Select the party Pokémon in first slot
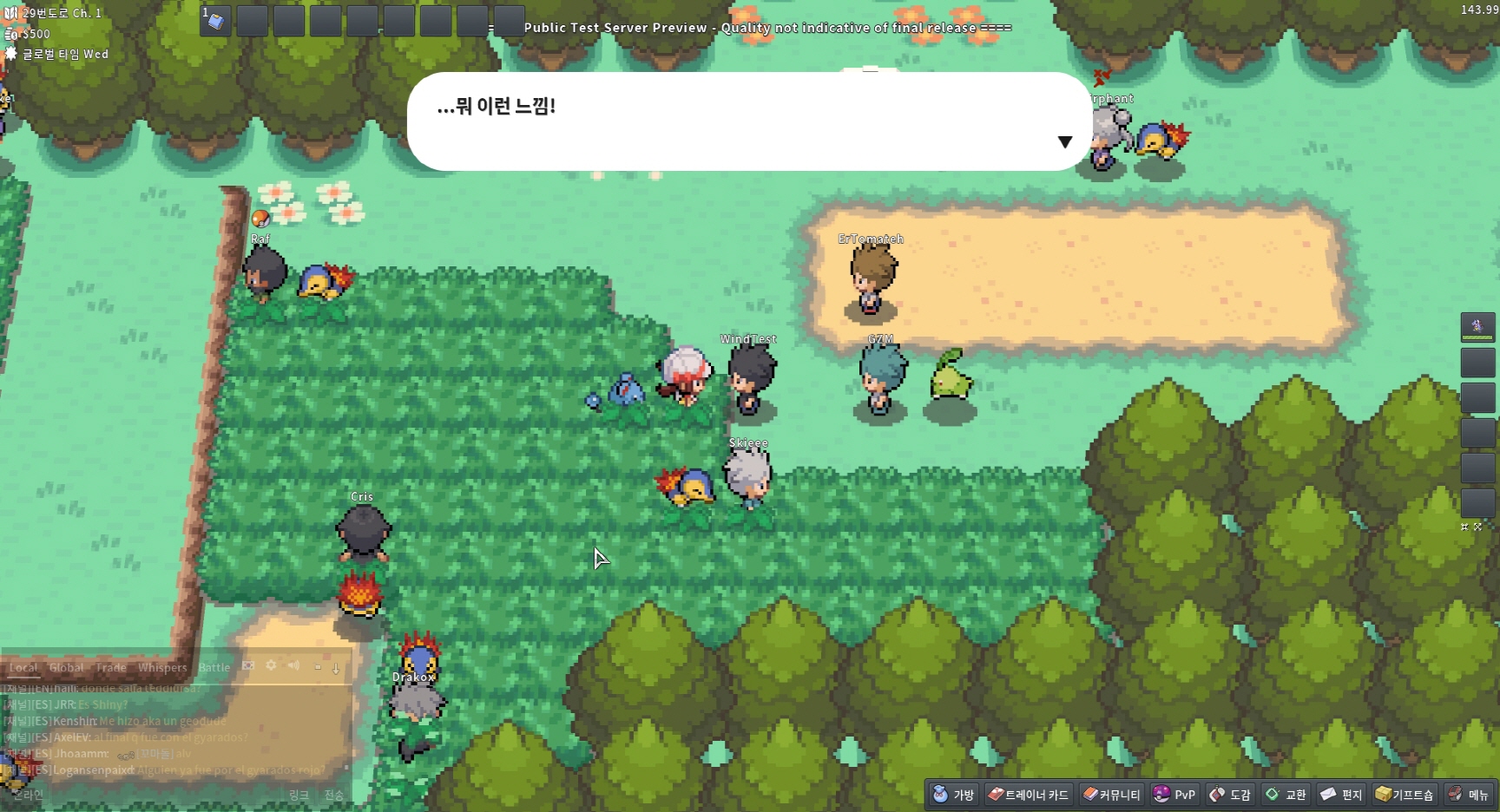 [1477, 327]
